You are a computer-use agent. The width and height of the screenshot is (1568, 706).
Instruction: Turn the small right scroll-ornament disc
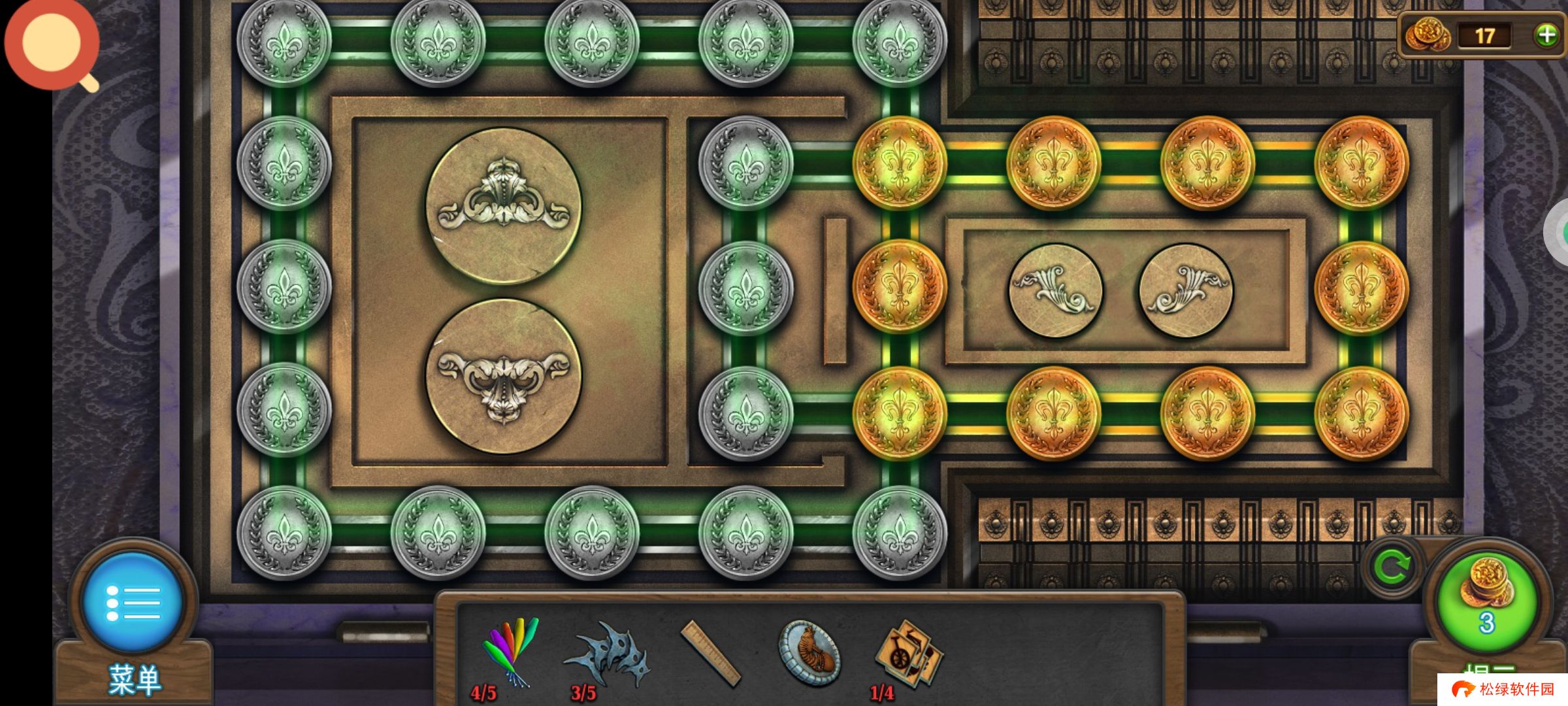coord(1186,291)
